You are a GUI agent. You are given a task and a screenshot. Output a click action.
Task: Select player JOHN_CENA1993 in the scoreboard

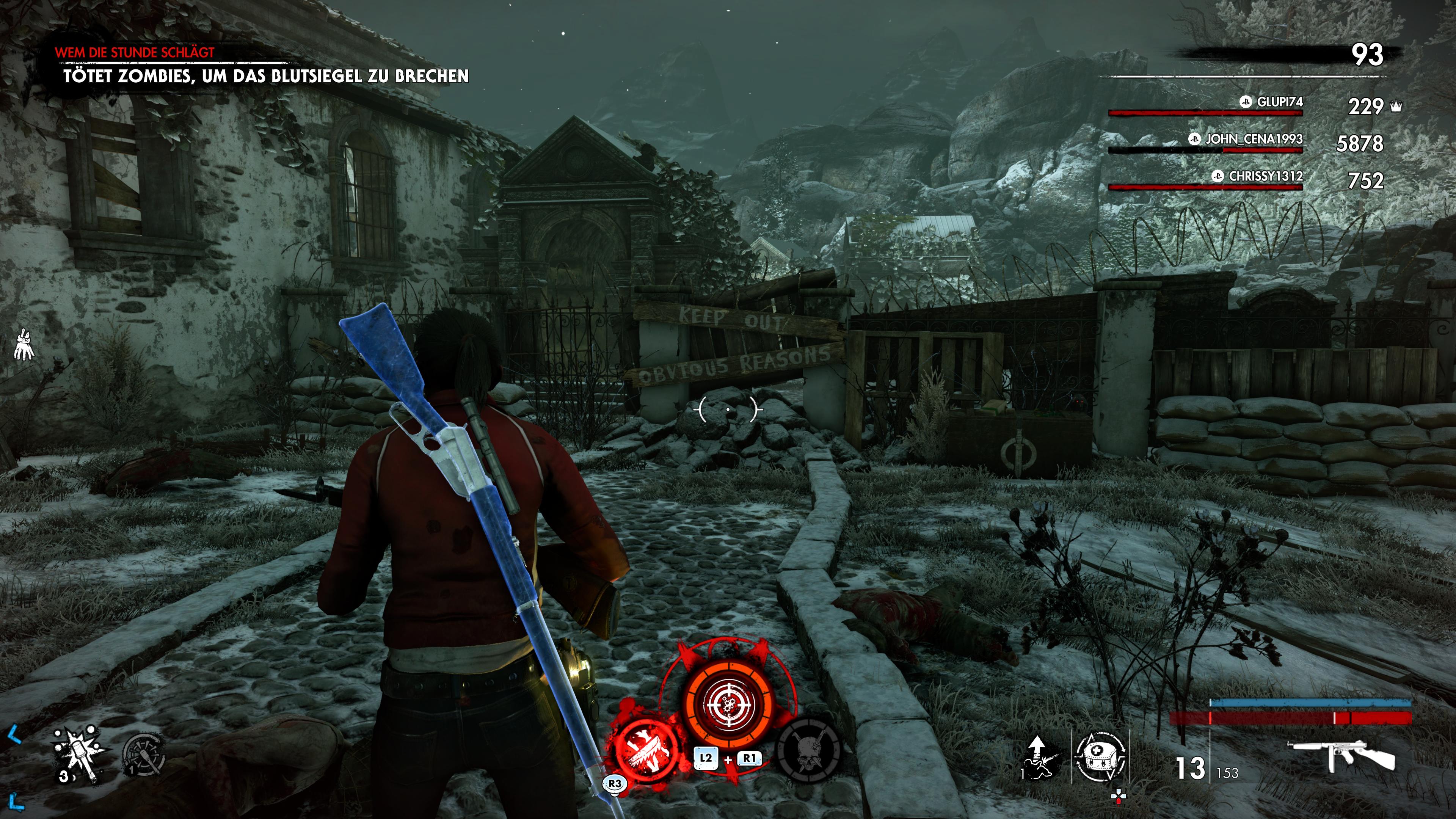pyautogui.click(x=1253, y=139)
